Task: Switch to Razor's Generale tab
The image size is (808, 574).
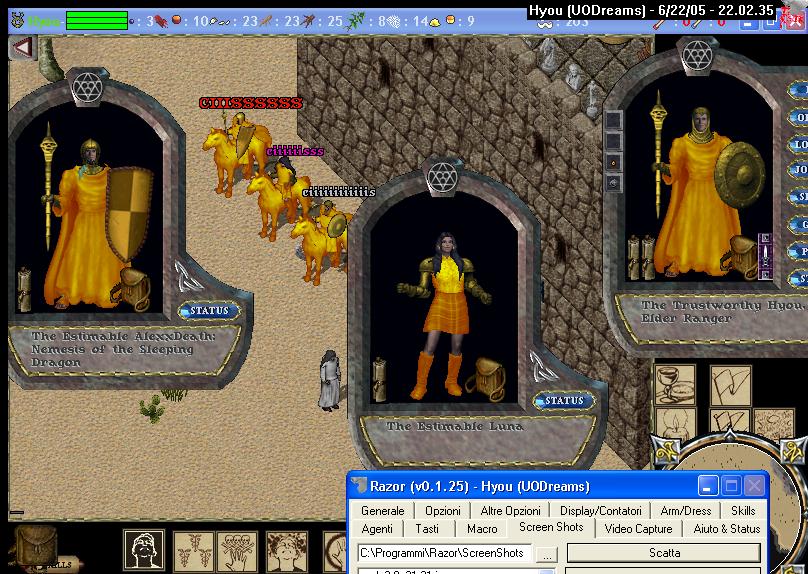Action: pos(383,511)
